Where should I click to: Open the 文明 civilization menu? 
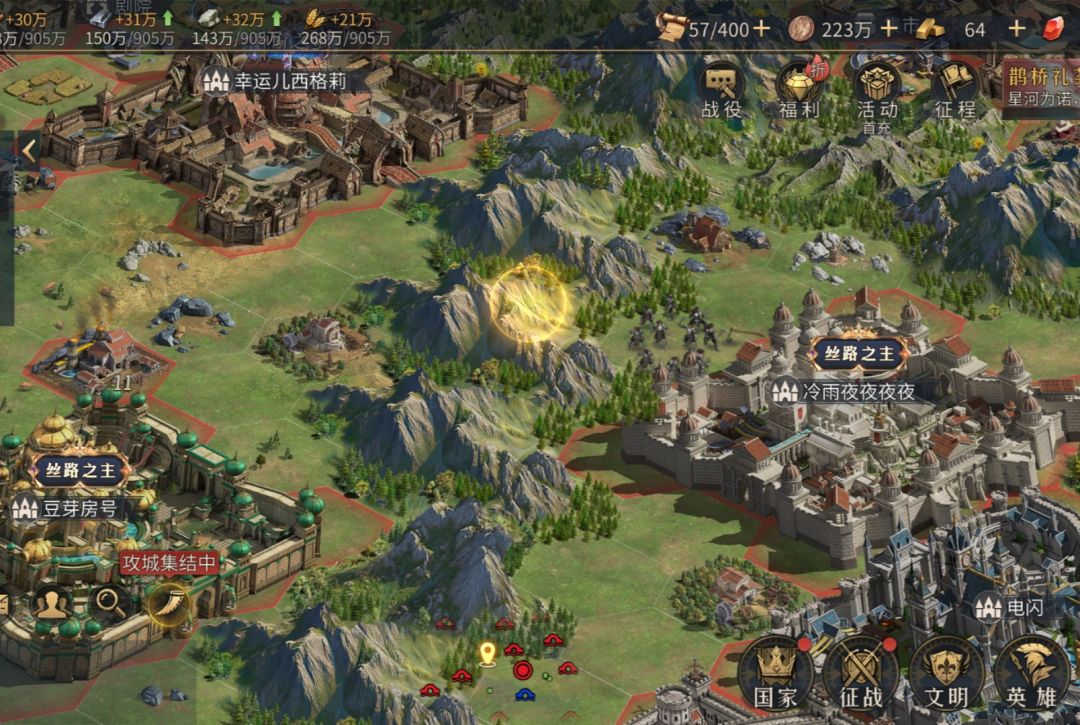click(944, 672)
